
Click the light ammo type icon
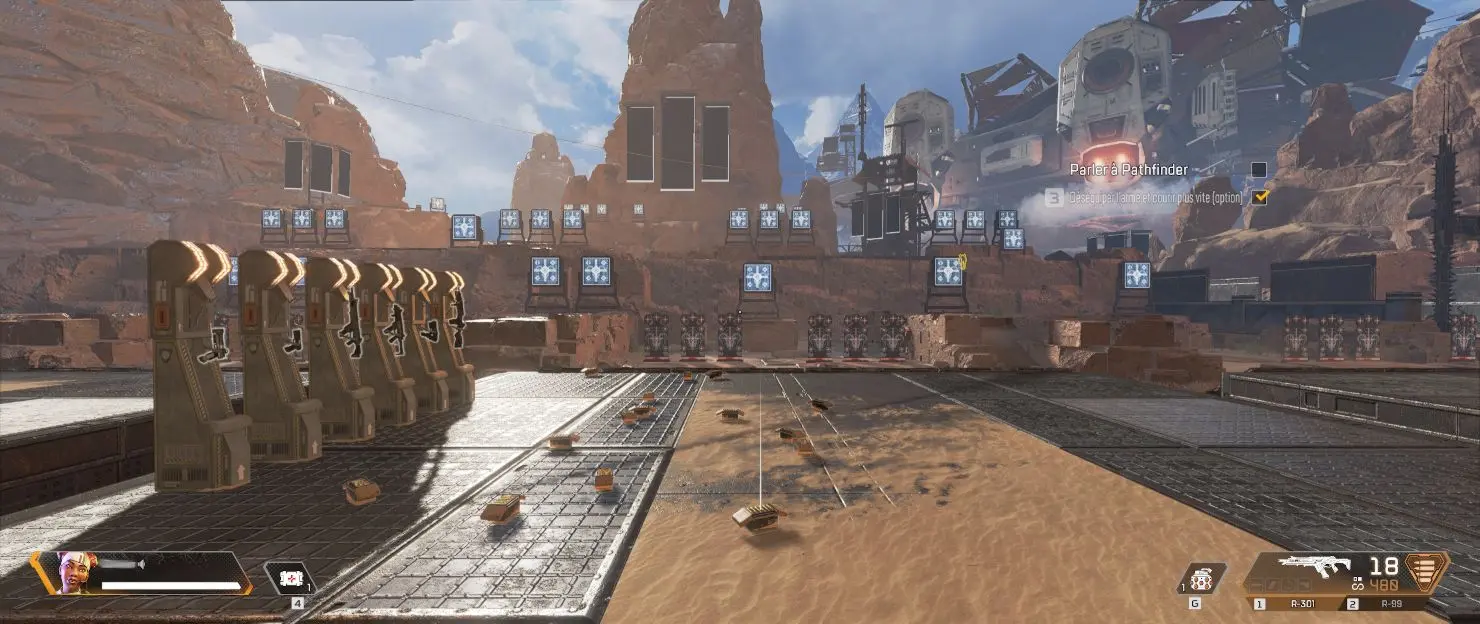pyautogui.click(x=1425, y=571)
